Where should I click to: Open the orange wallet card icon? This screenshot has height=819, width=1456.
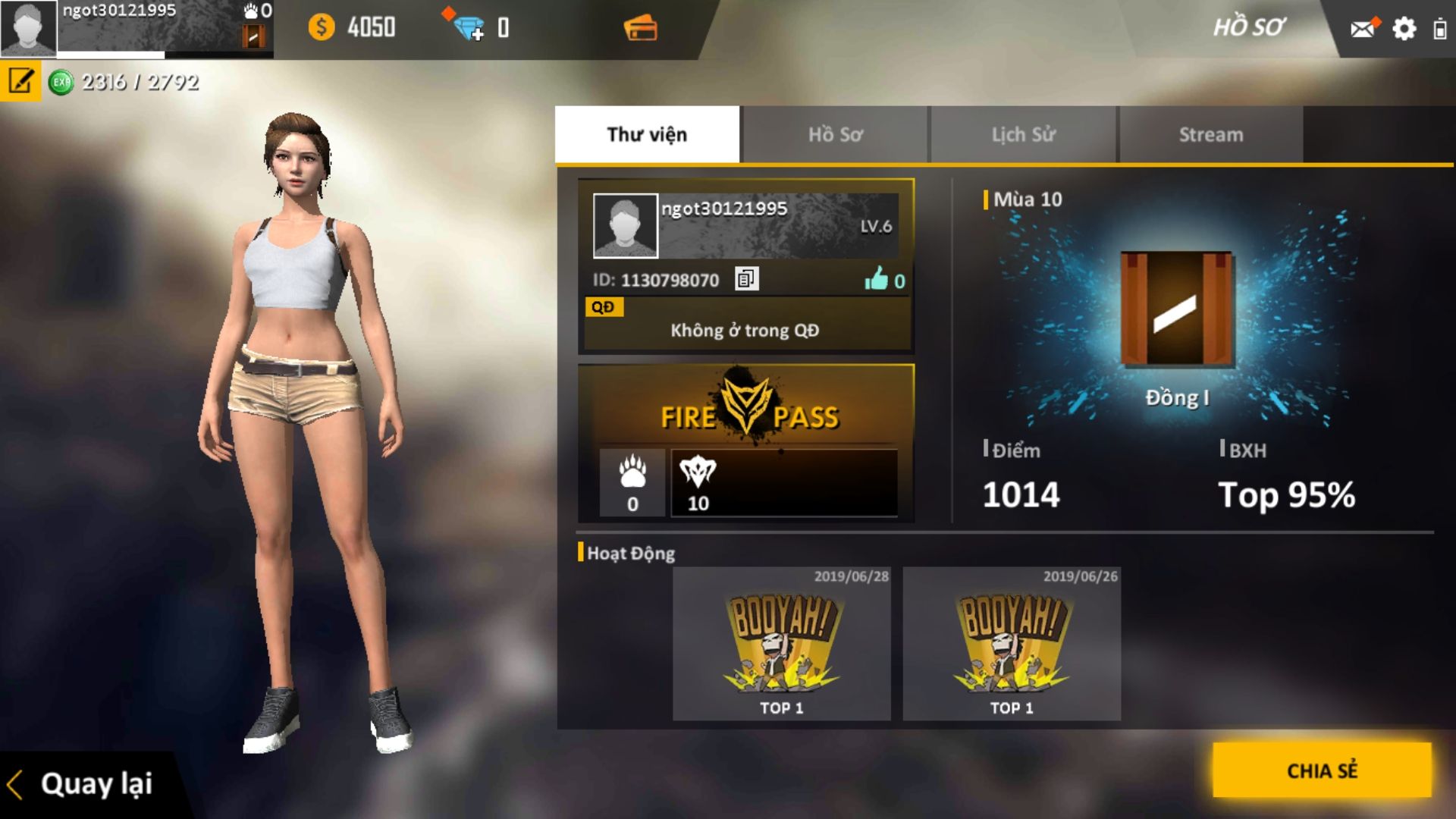[x=641, y=29]
